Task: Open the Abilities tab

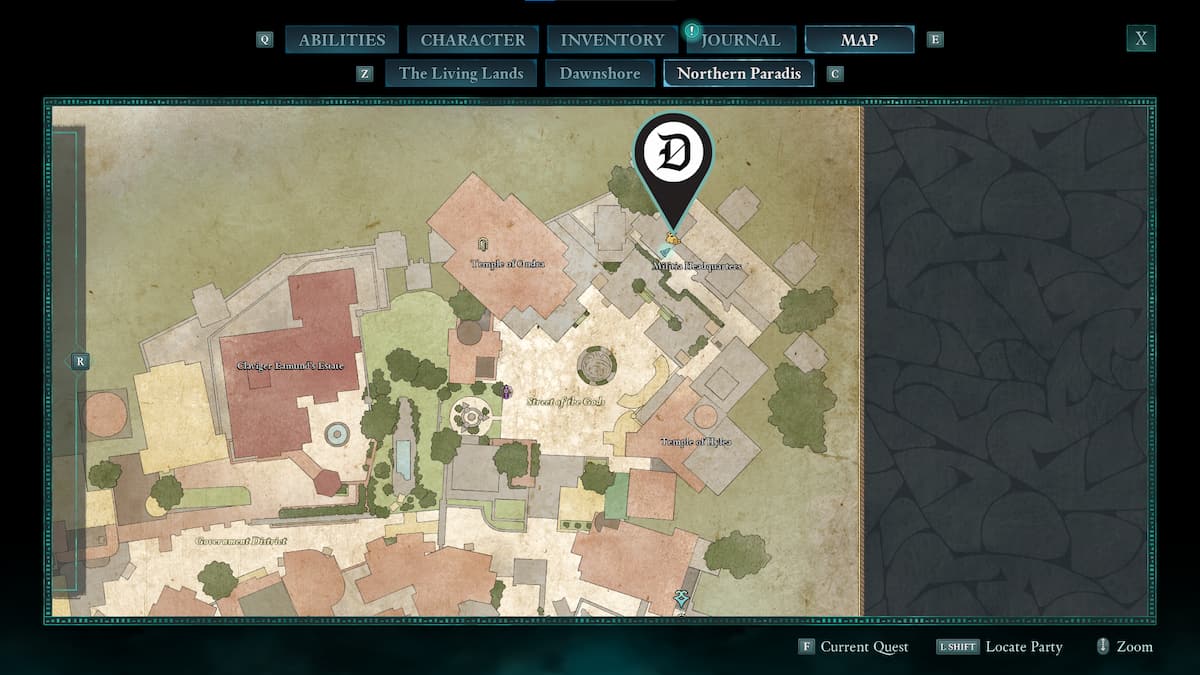Action: (342, 40)
